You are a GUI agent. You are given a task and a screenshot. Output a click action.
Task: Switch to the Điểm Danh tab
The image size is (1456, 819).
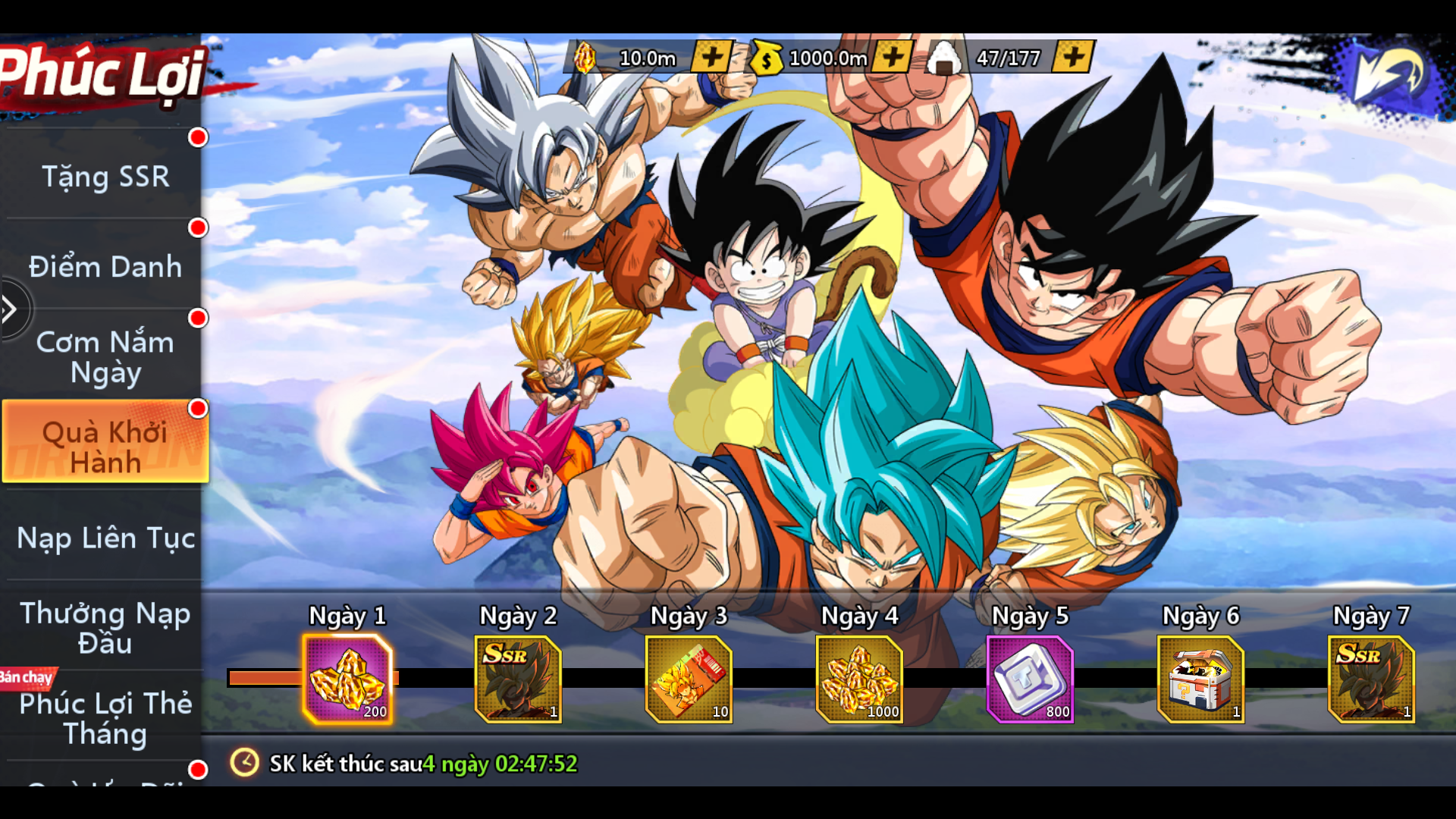[105, 266]
